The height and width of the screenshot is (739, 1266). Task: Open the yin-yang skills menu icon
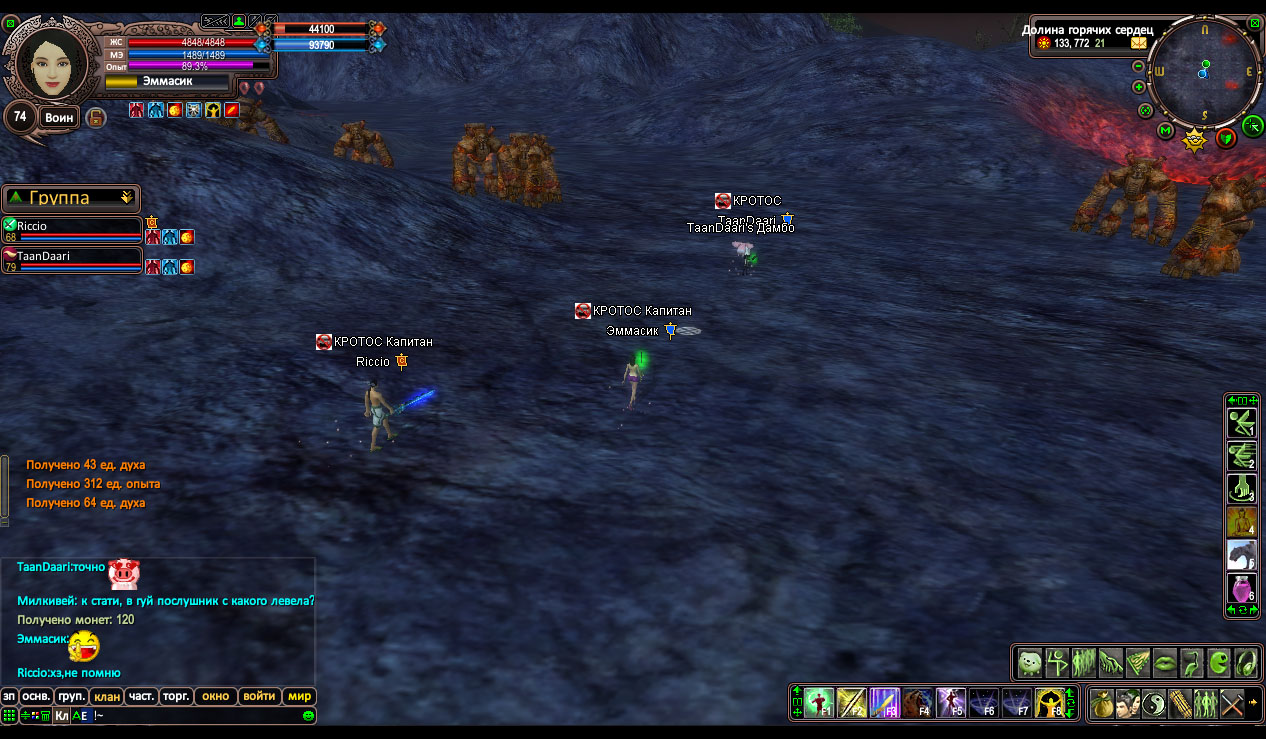coord(1154,703)
